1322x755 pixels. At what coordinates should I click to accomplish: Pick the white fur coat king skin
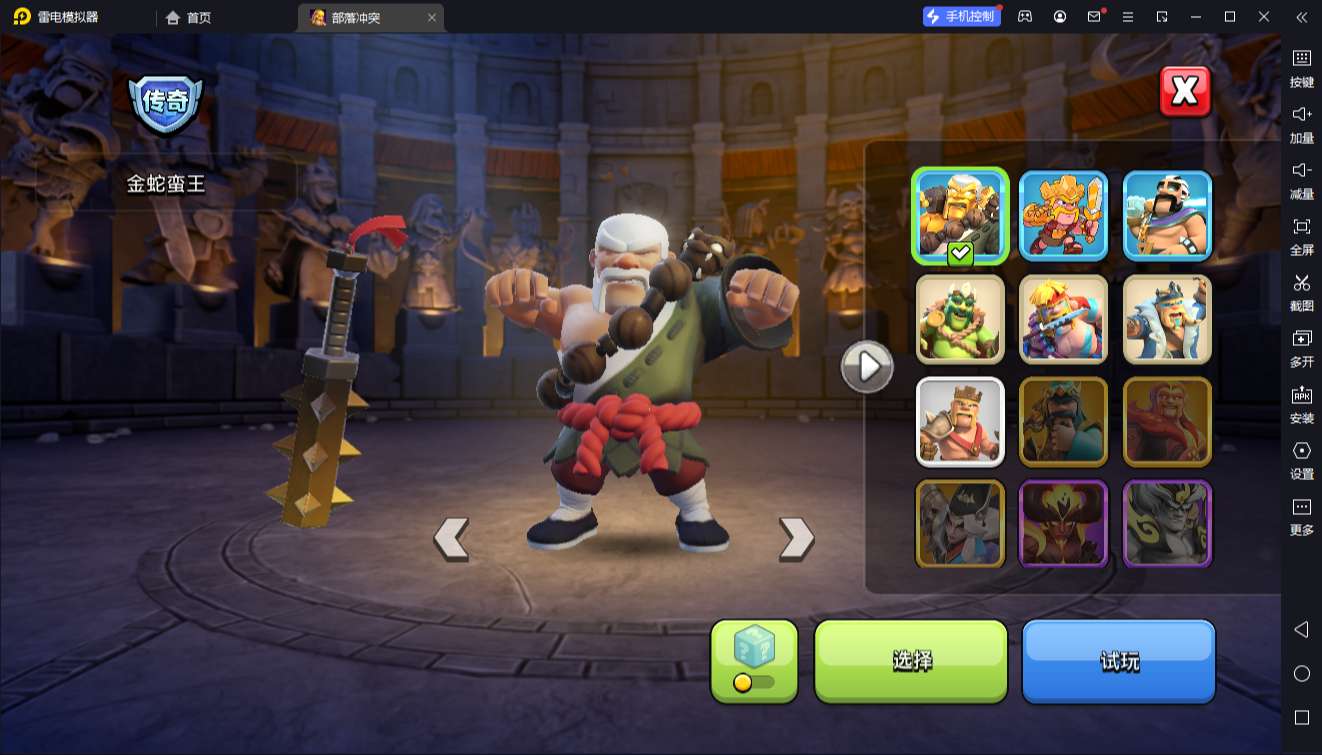(x=1167, y=319)
